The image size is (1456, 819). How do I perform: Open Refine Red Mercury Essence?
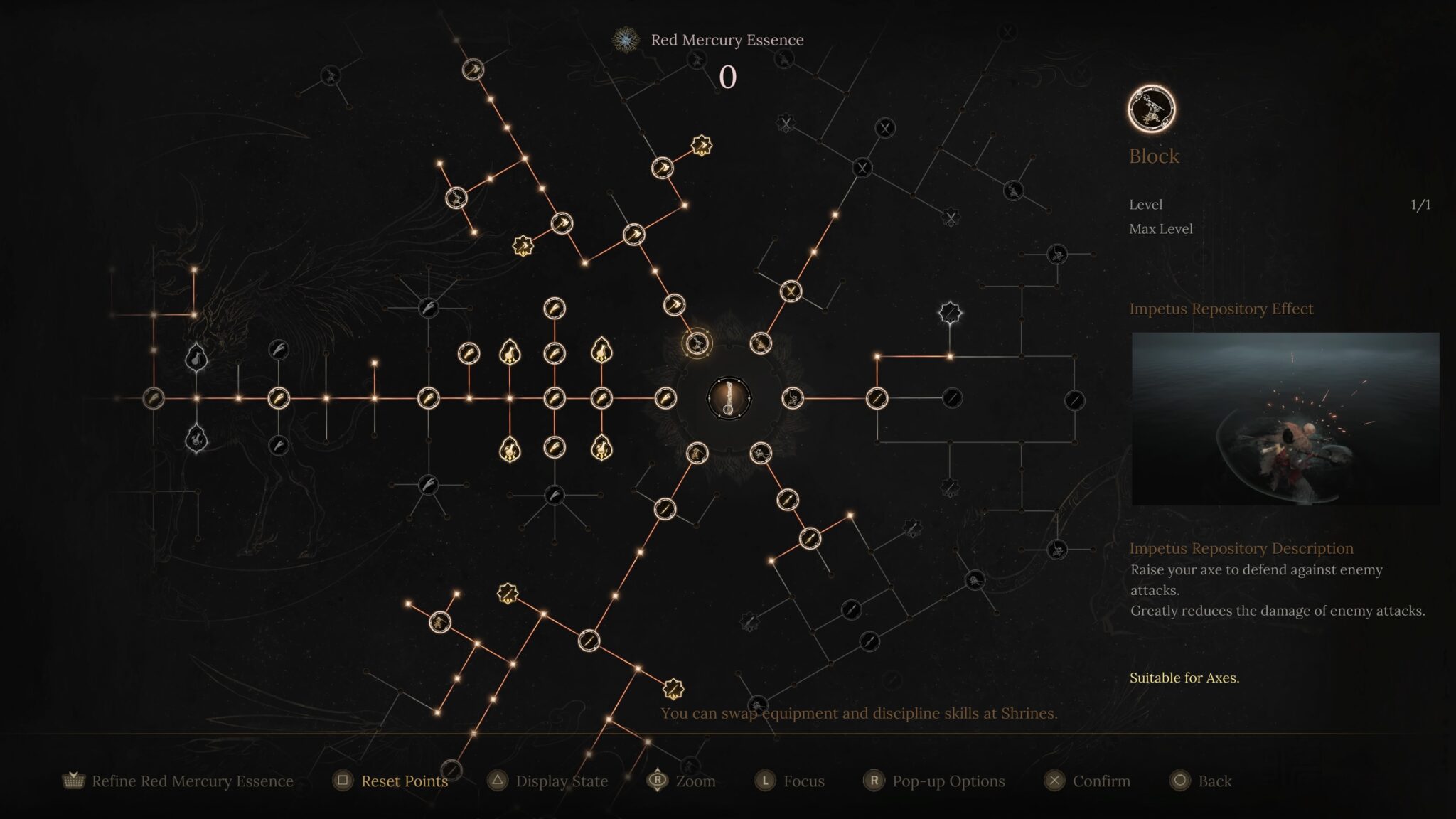click(x=192, y=781)
